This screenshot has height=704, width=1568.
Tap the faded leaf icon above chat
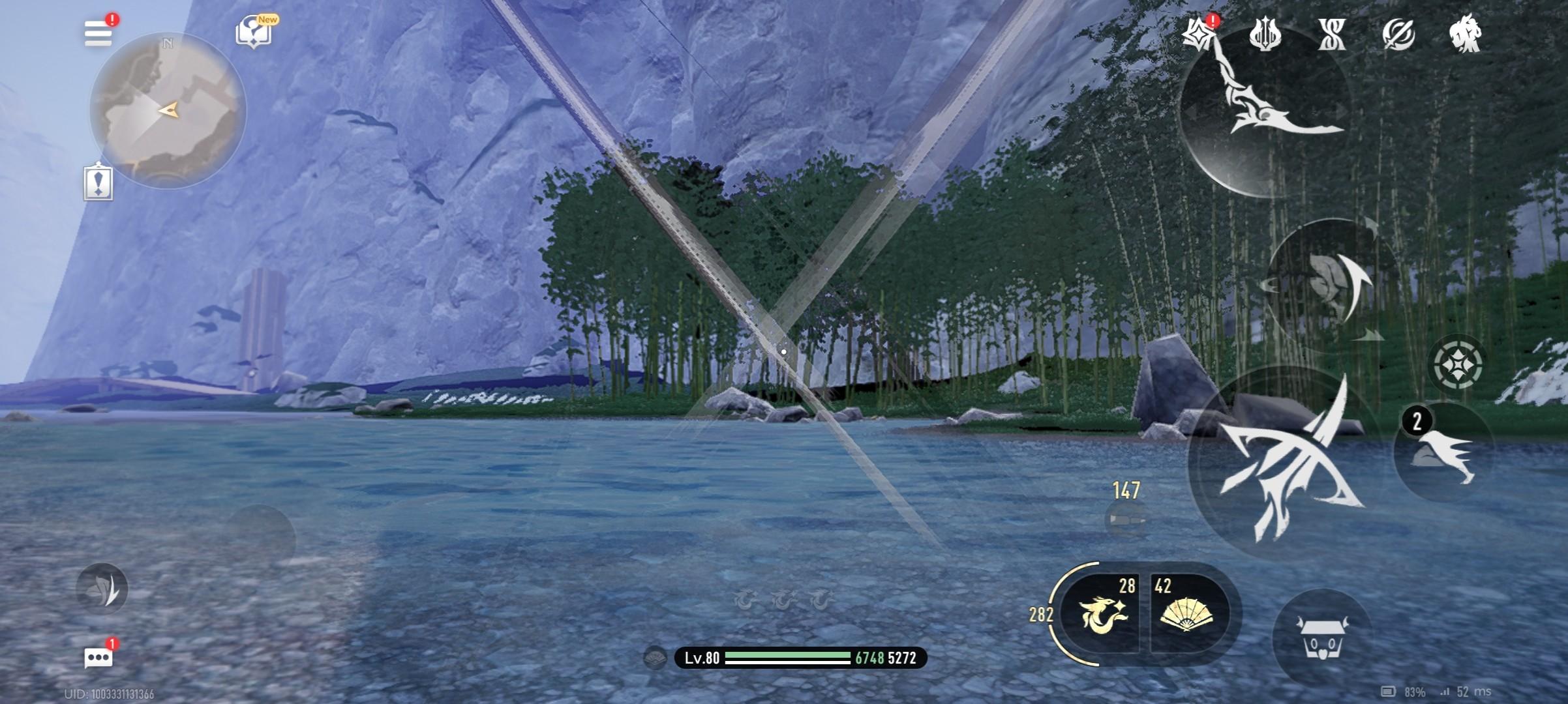[x=102, y=589]
